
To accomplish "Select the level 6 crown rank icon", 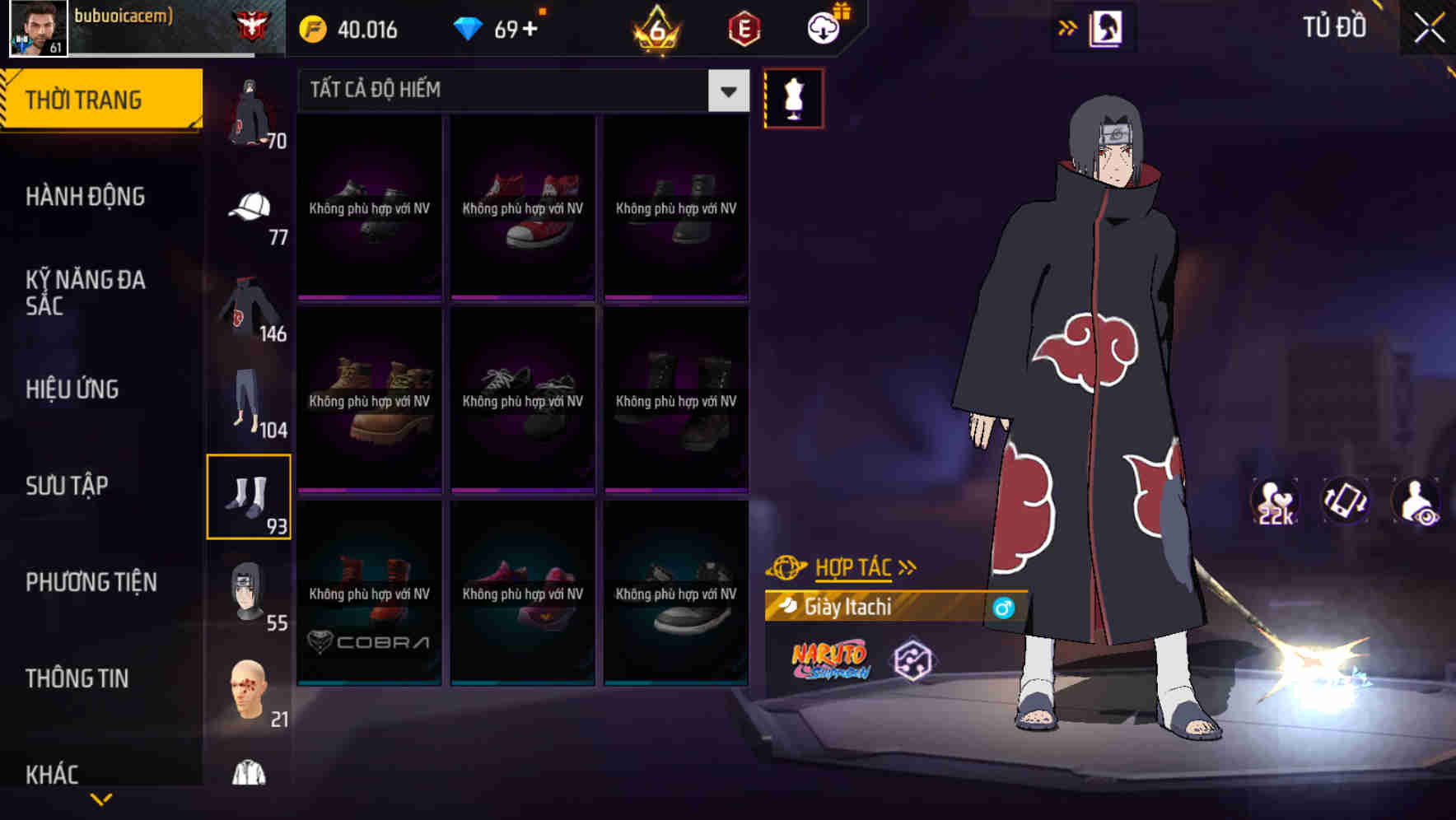I will coord(654,27).
